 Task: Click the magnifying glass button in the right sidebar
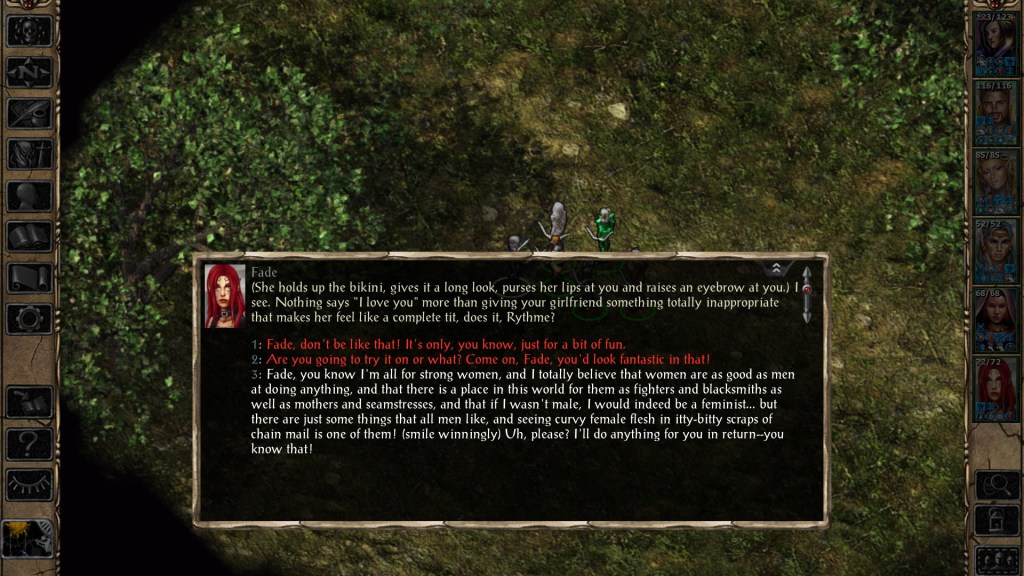[995, 485]
